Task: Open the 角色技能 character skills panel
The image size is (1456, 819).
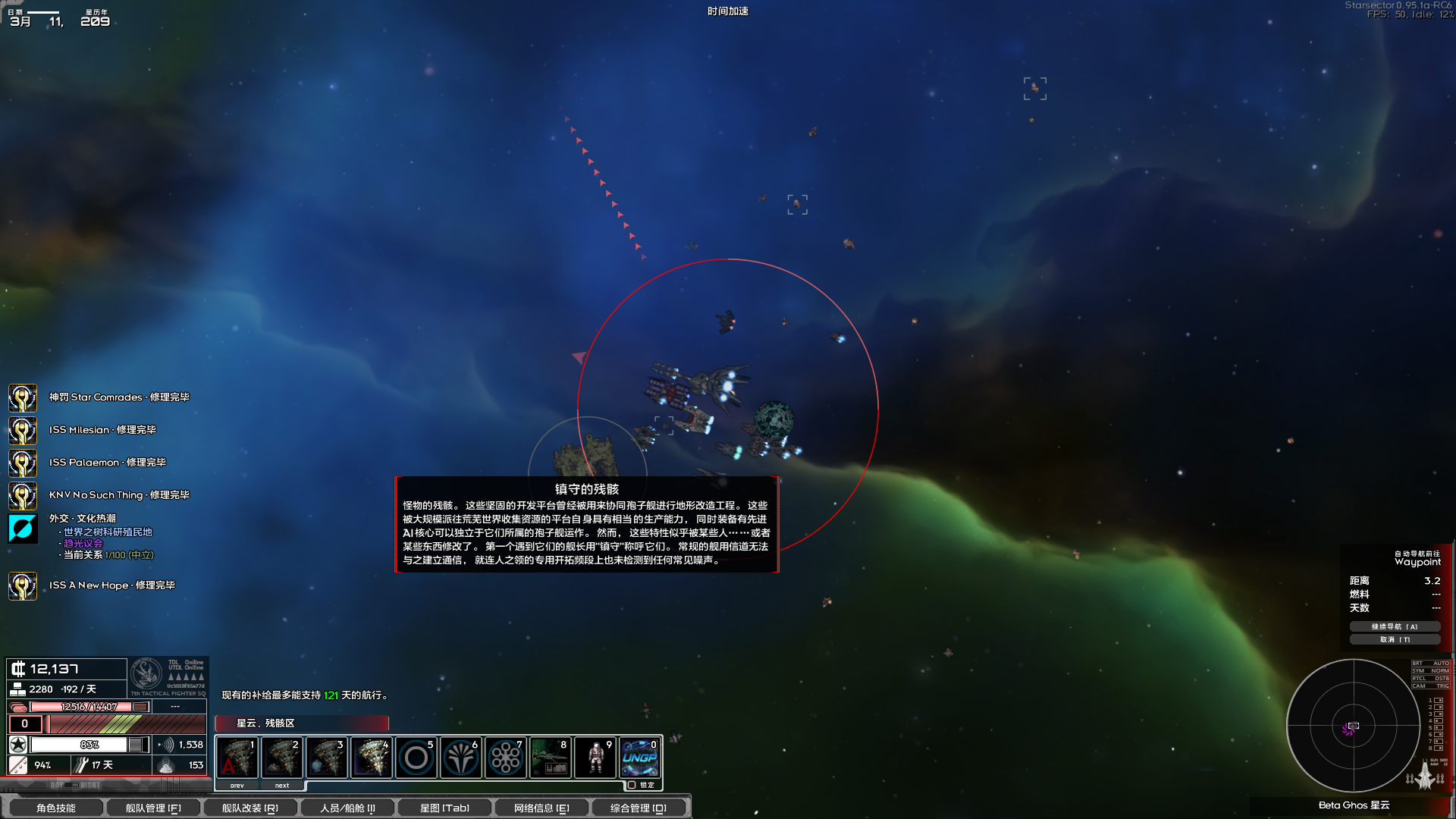Action: (58, 808)
